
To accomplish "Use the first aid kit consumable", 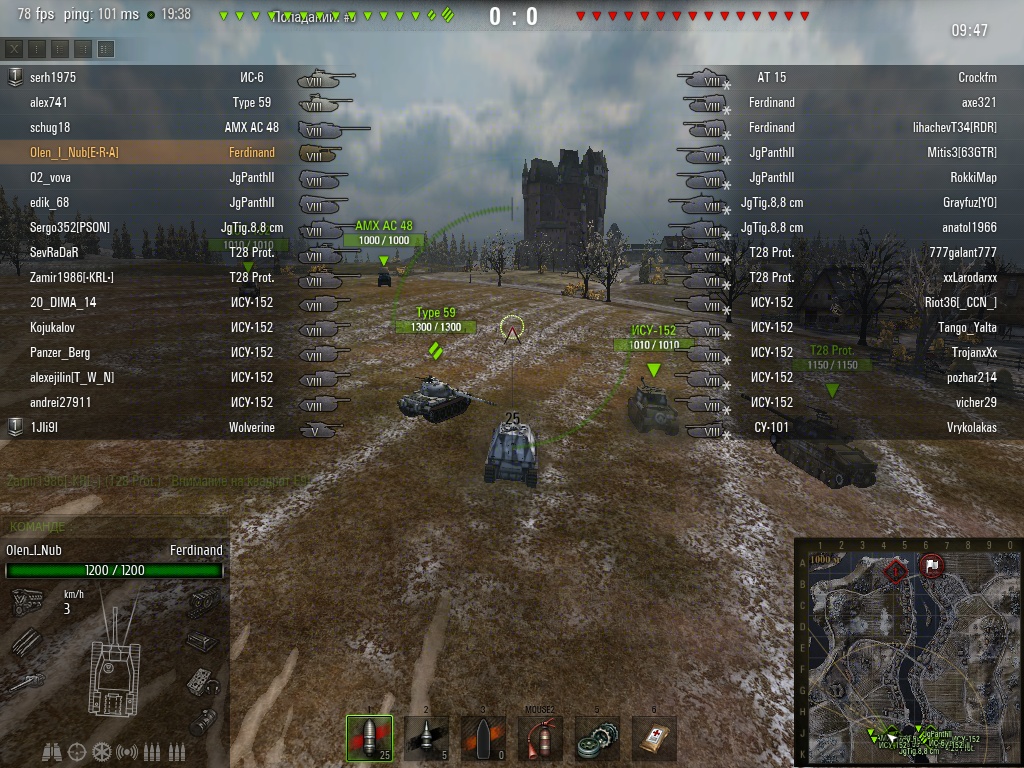I will pos(654,739).
